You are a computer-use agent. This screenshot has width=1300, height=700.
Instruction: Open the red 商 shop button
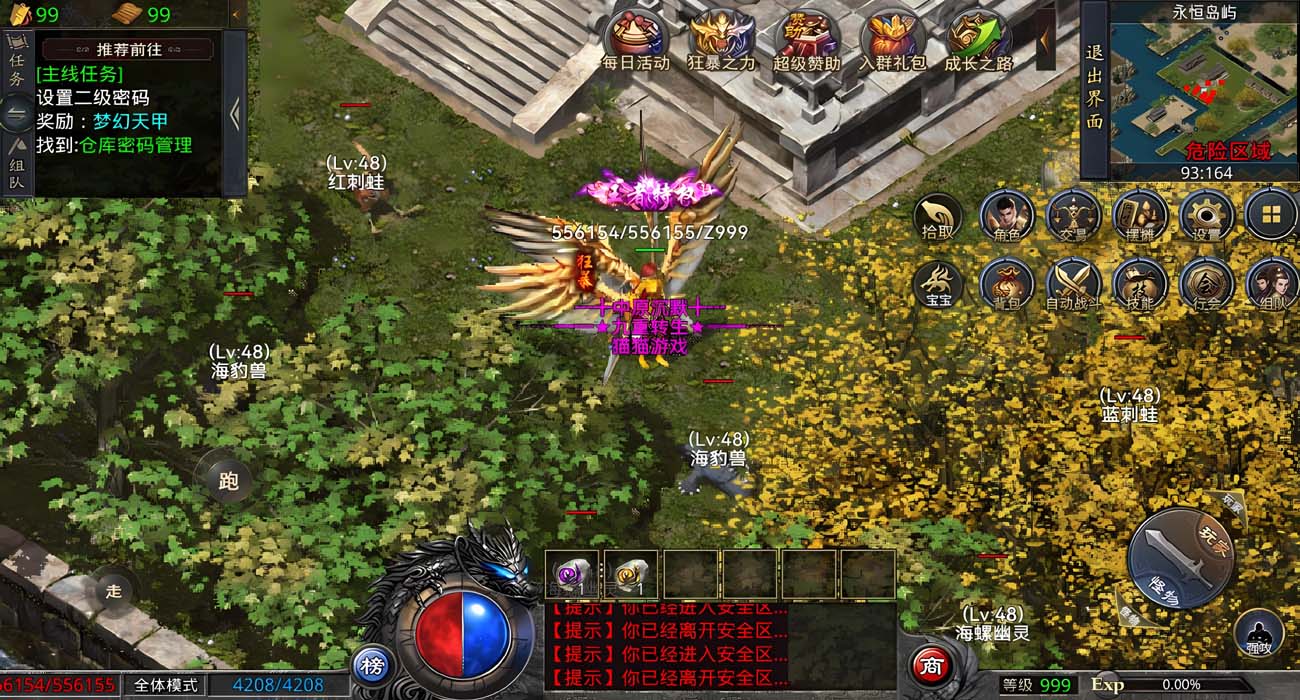(x=932, y=666)
